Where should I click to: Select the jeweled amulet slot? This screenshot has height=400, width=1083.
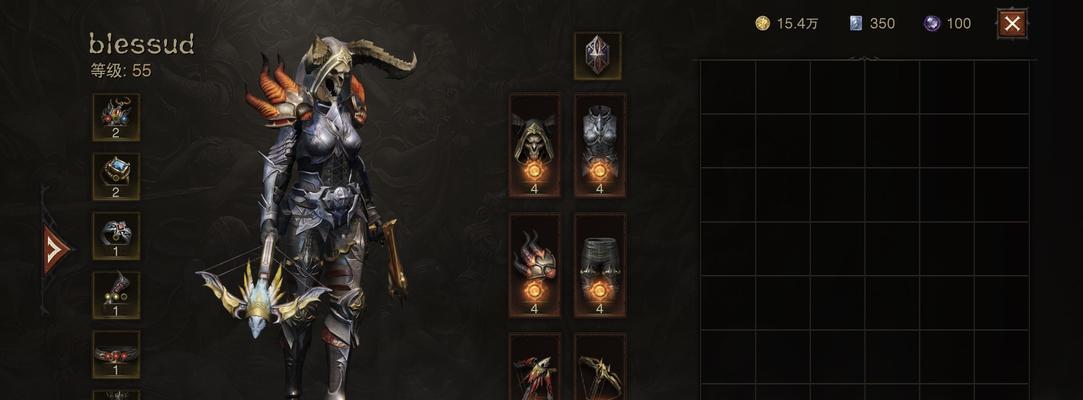pos(116,117)
